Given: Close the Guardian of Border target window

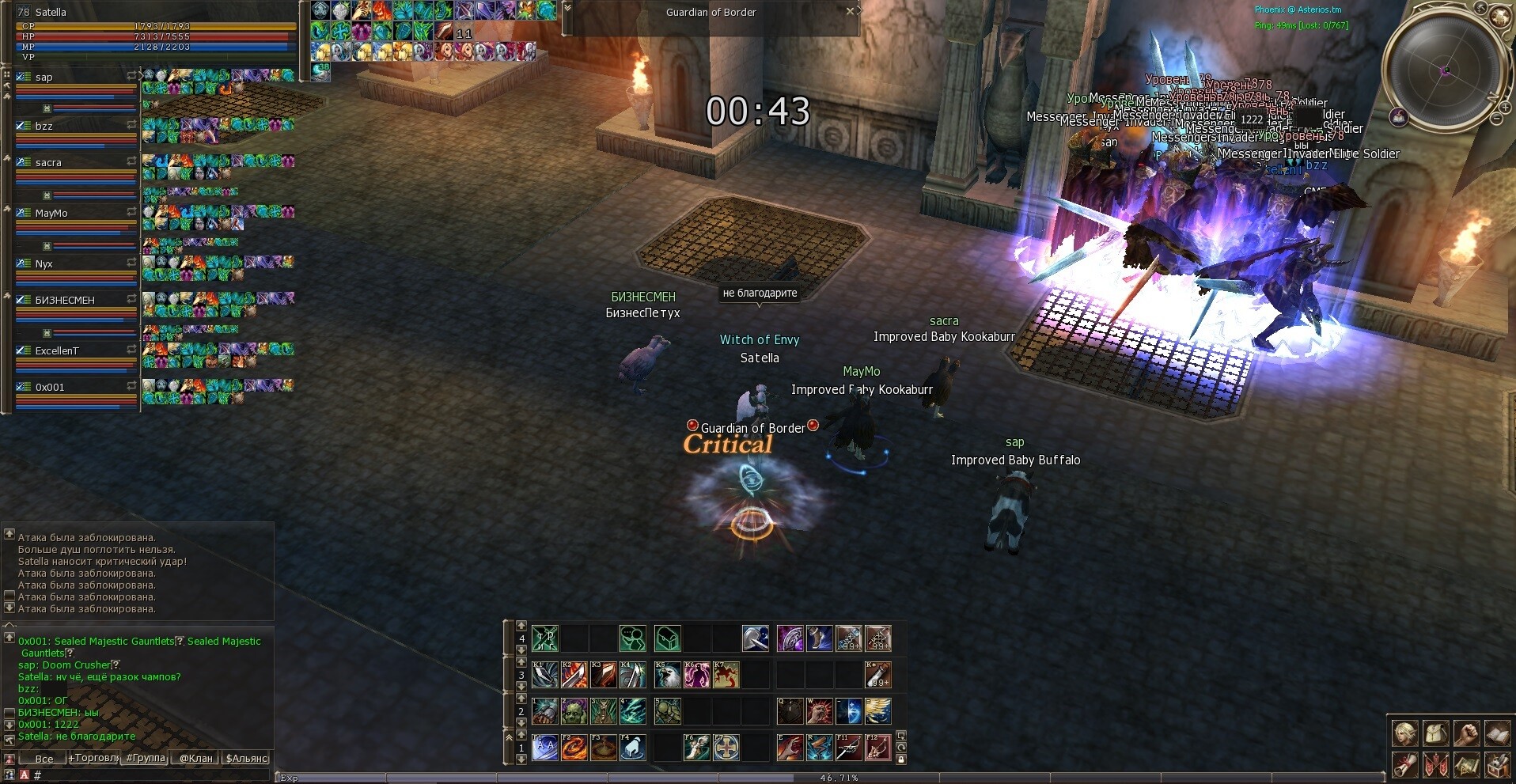Looking at the screenshot, I should [x=850, y=11].
